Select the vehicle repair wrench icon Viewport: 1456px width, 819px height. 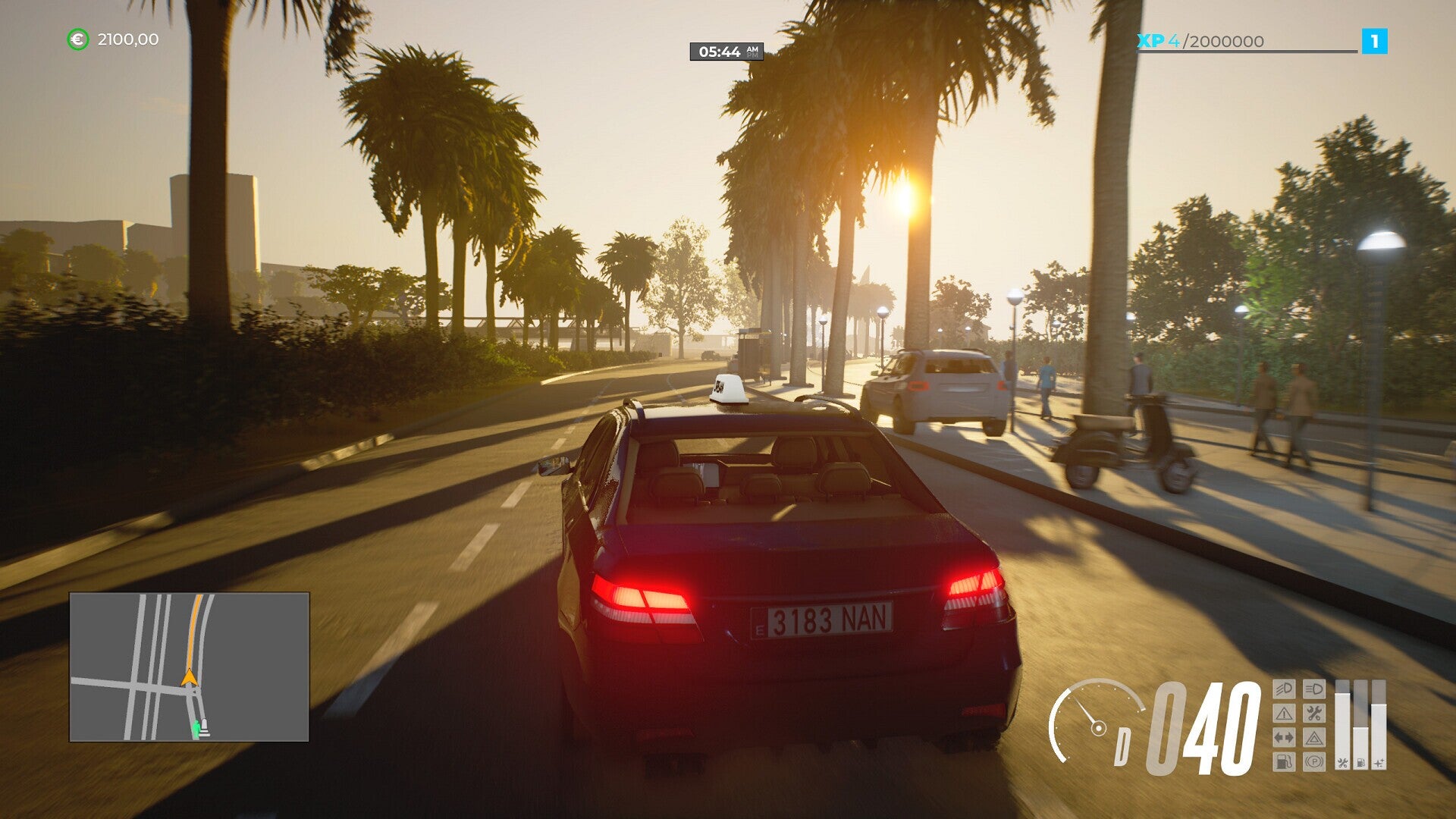1314,714
